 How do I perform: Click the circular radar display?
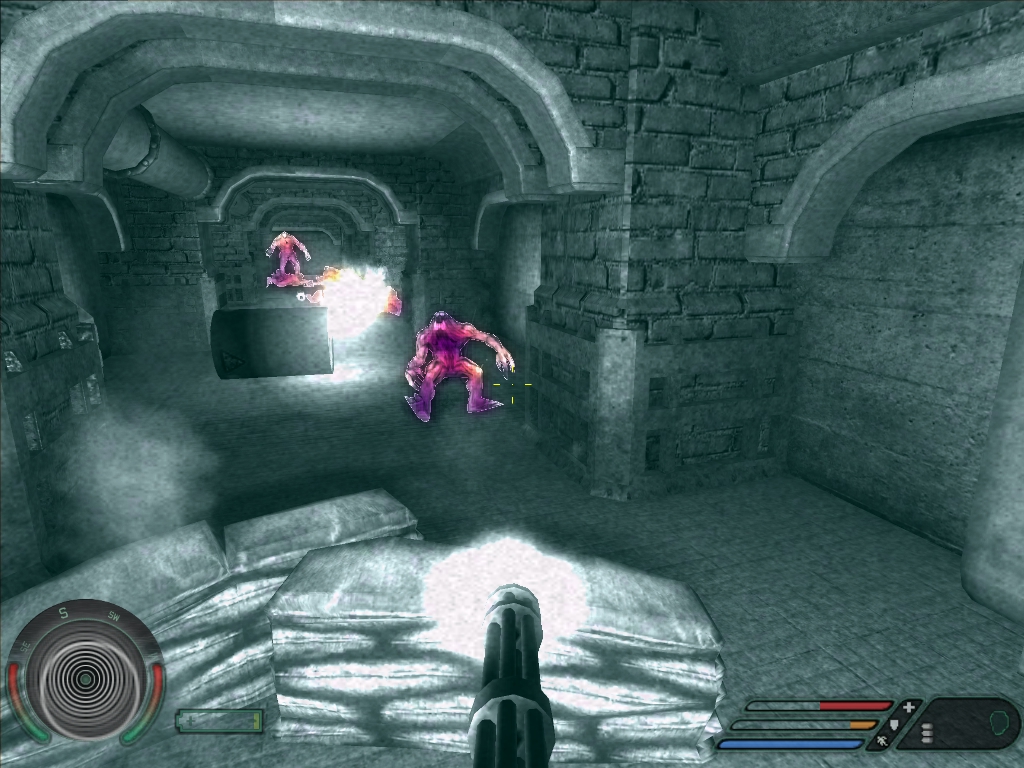85,679
